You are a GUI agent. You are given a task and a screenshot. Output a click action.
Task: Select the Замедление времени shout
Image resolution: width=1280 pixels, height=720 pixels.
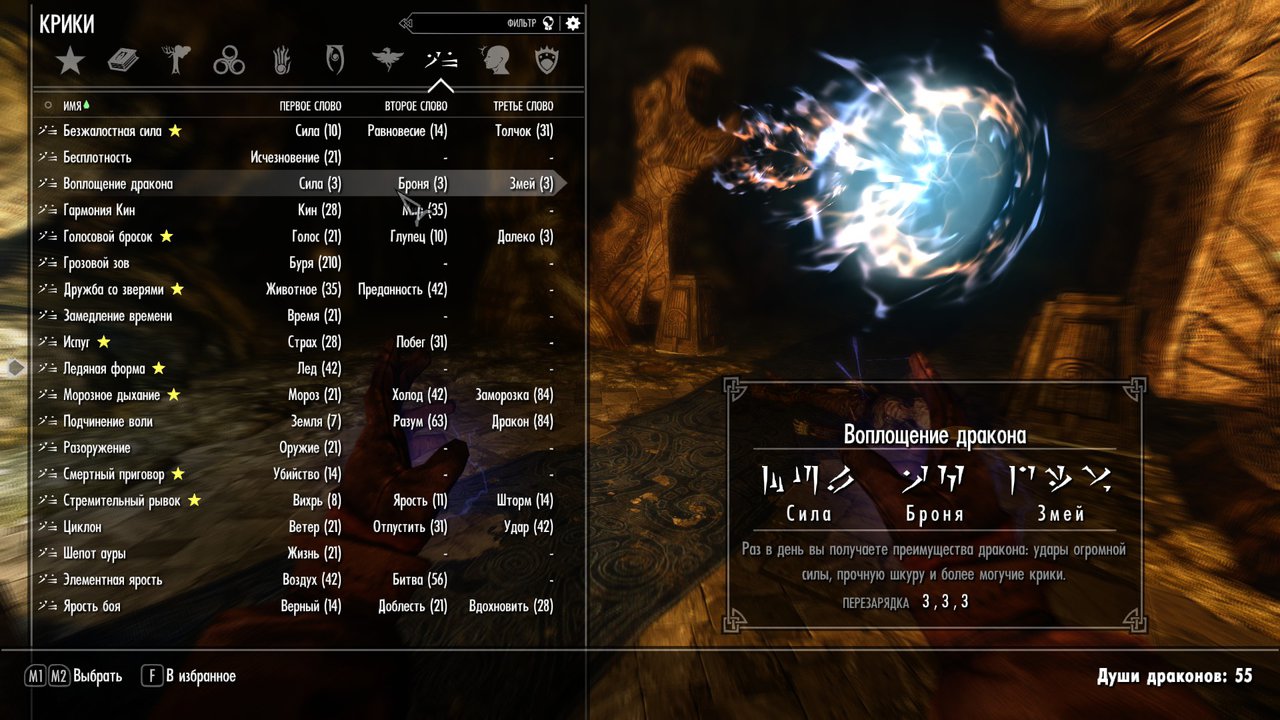[x=117, y=316]
